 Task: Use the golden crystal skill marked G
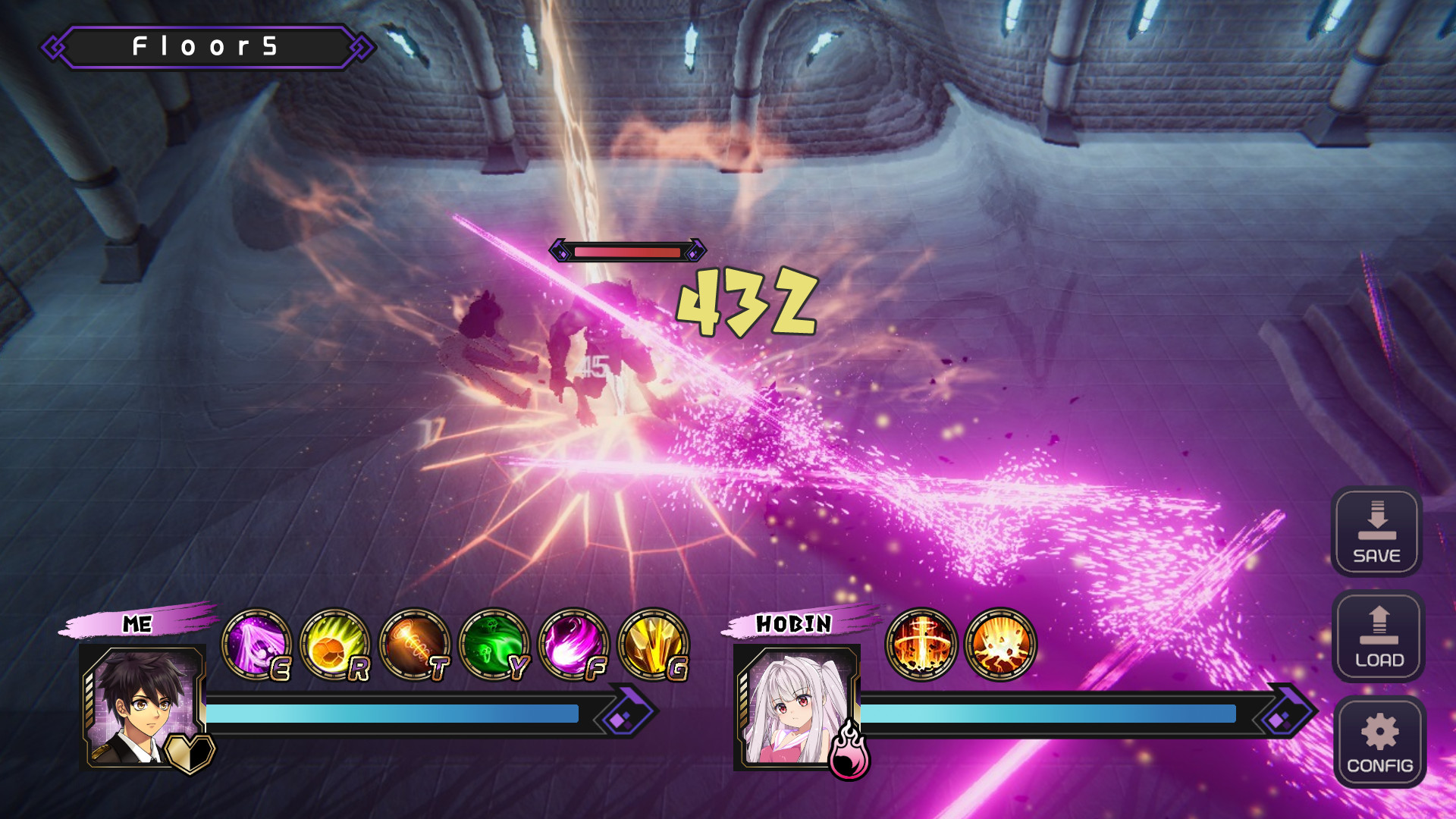point(653,645)
